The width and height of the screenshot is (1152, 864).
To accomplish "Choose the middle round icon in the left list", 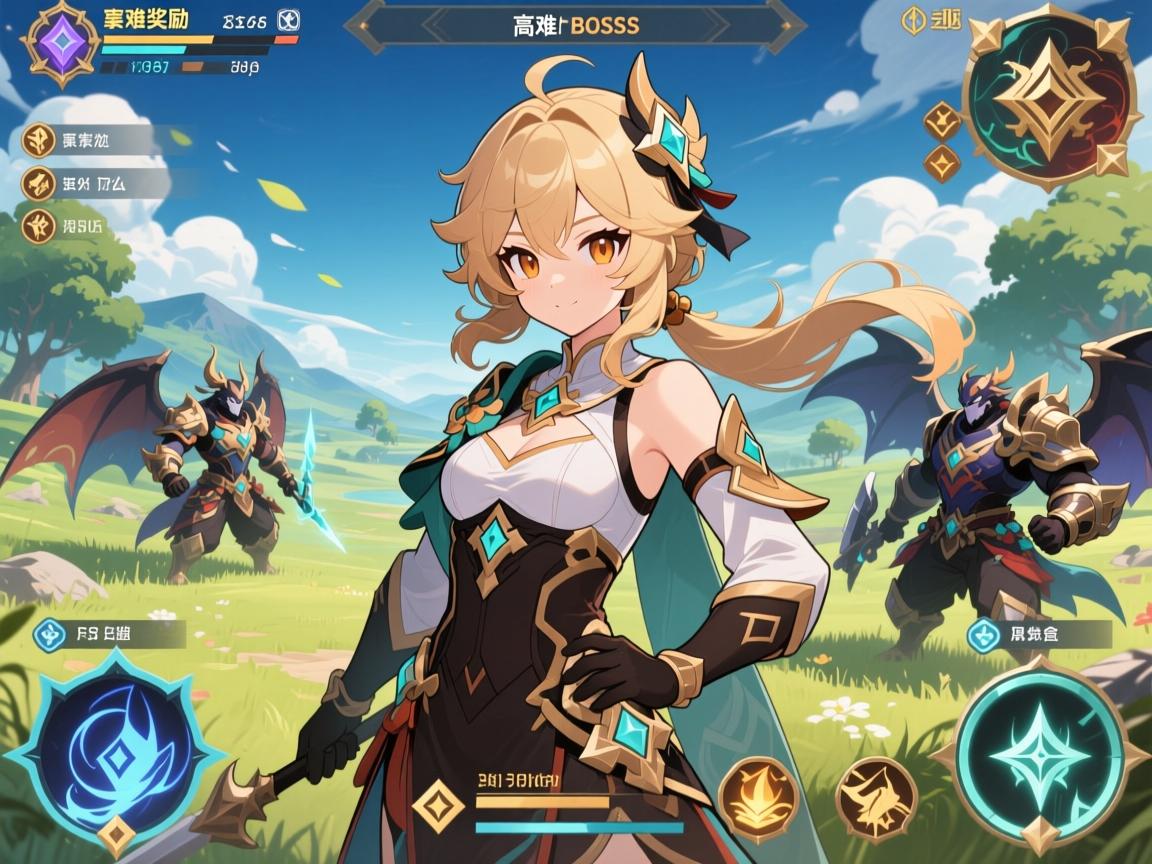I will [x=39, y=183].
